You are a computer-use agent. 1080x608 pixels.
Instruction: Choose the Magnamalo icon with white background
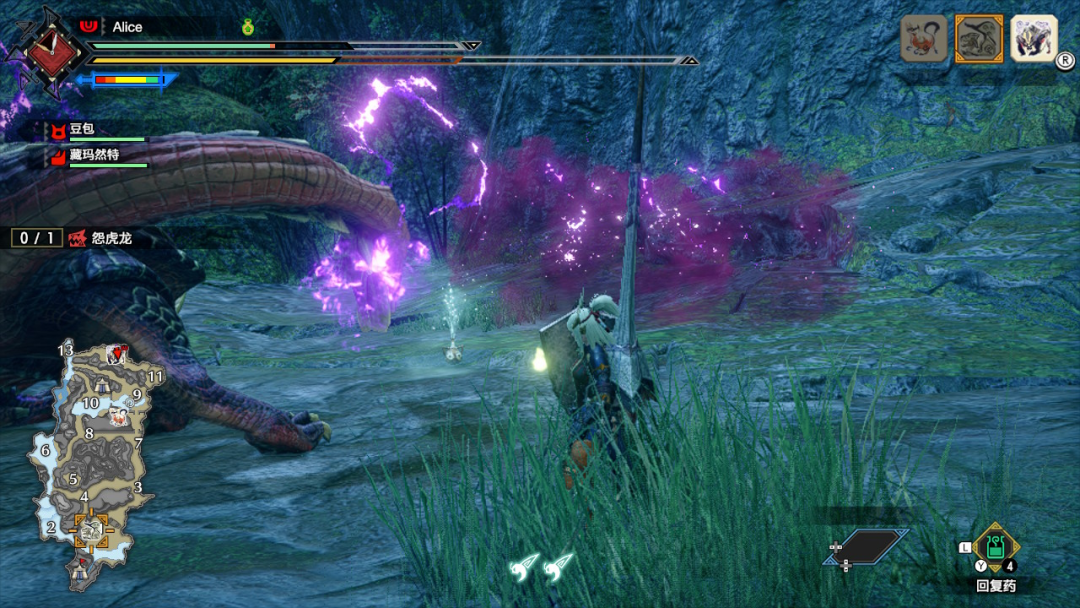1033,38
